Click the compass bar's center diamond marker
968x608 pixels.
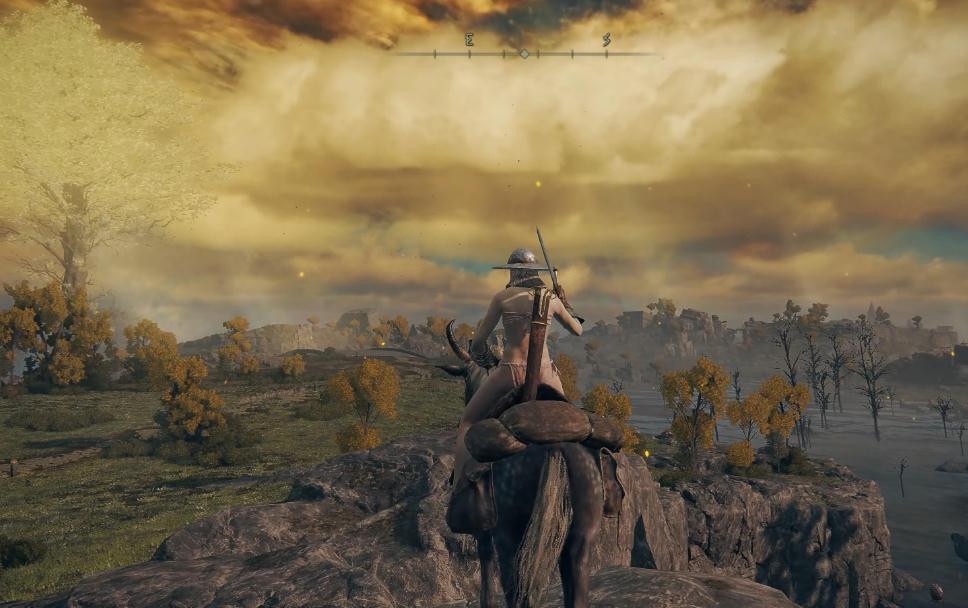[523, 53]
